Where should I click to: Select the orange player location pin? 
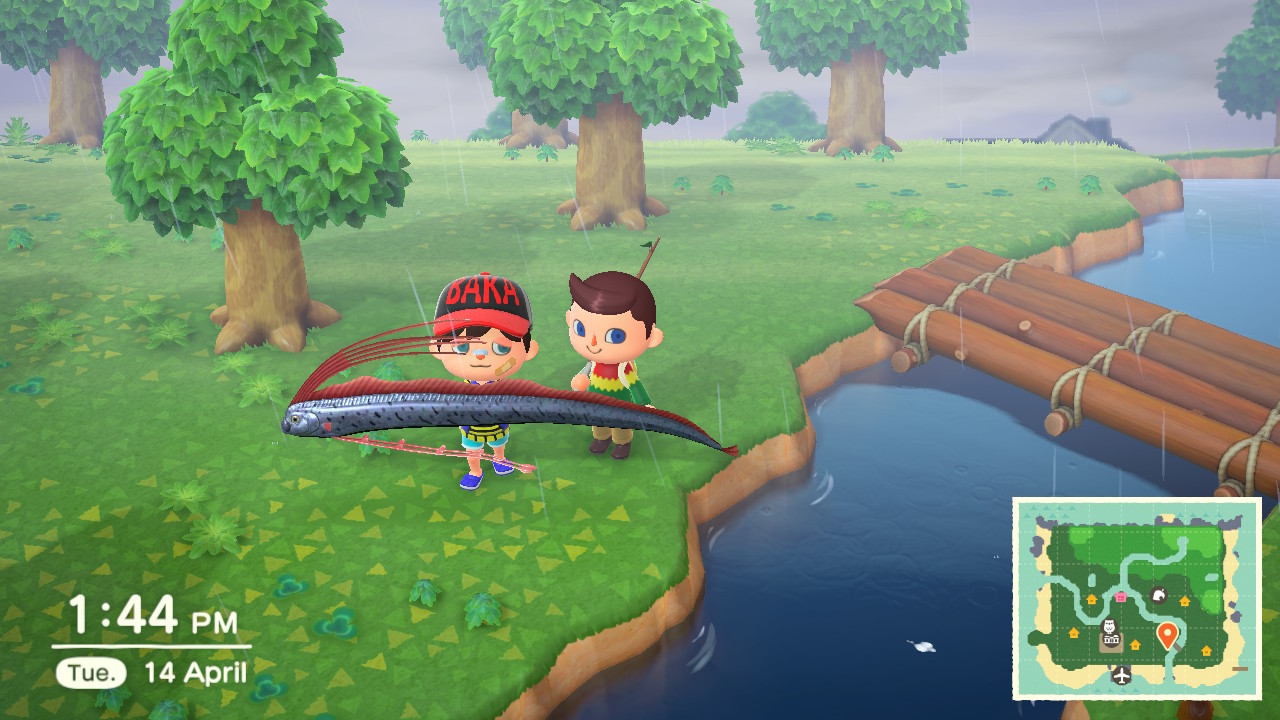tap(1167, 634)
